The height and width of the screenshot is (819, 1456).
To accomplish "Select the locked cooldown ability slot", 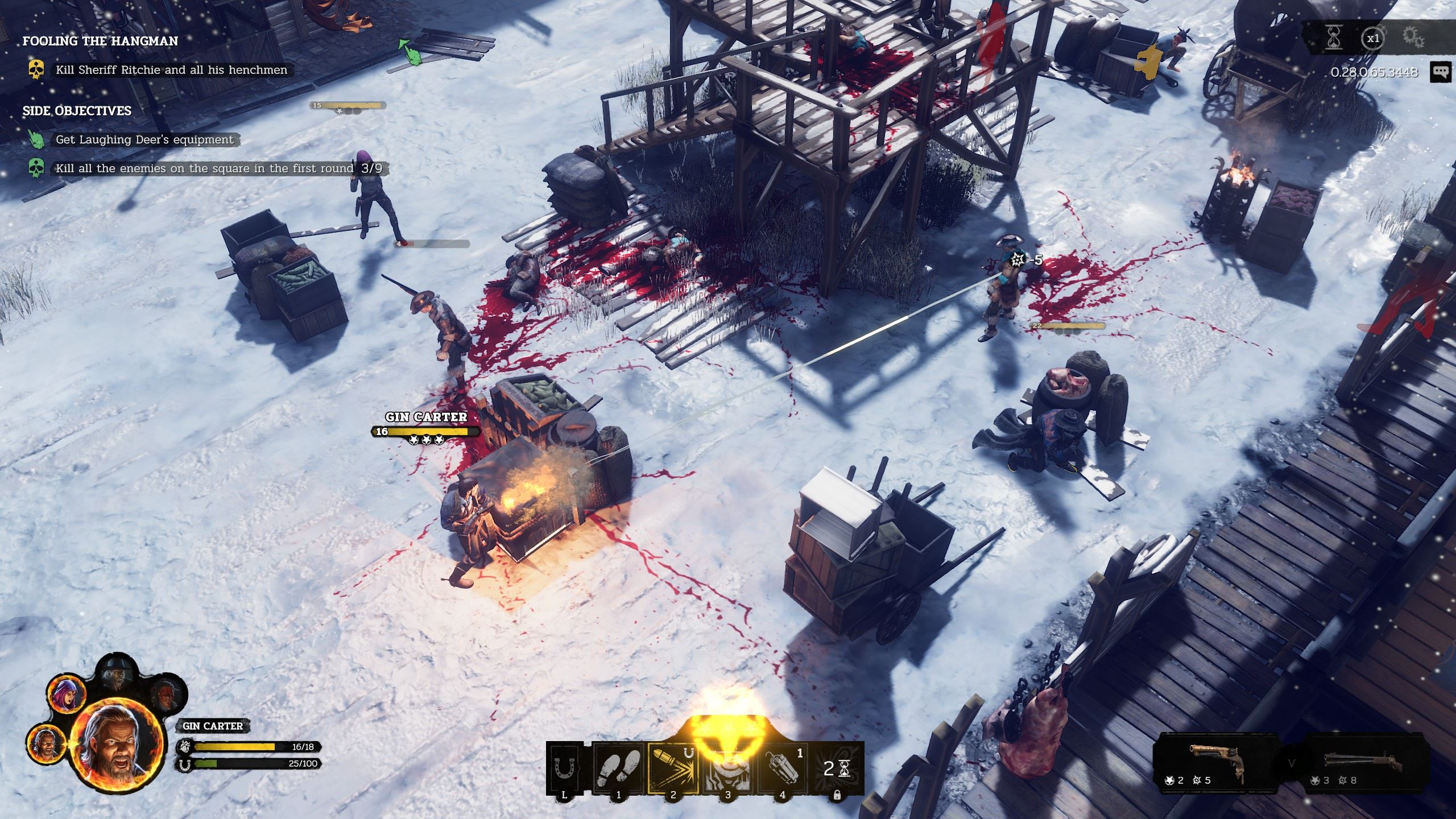I will (837, 769).
